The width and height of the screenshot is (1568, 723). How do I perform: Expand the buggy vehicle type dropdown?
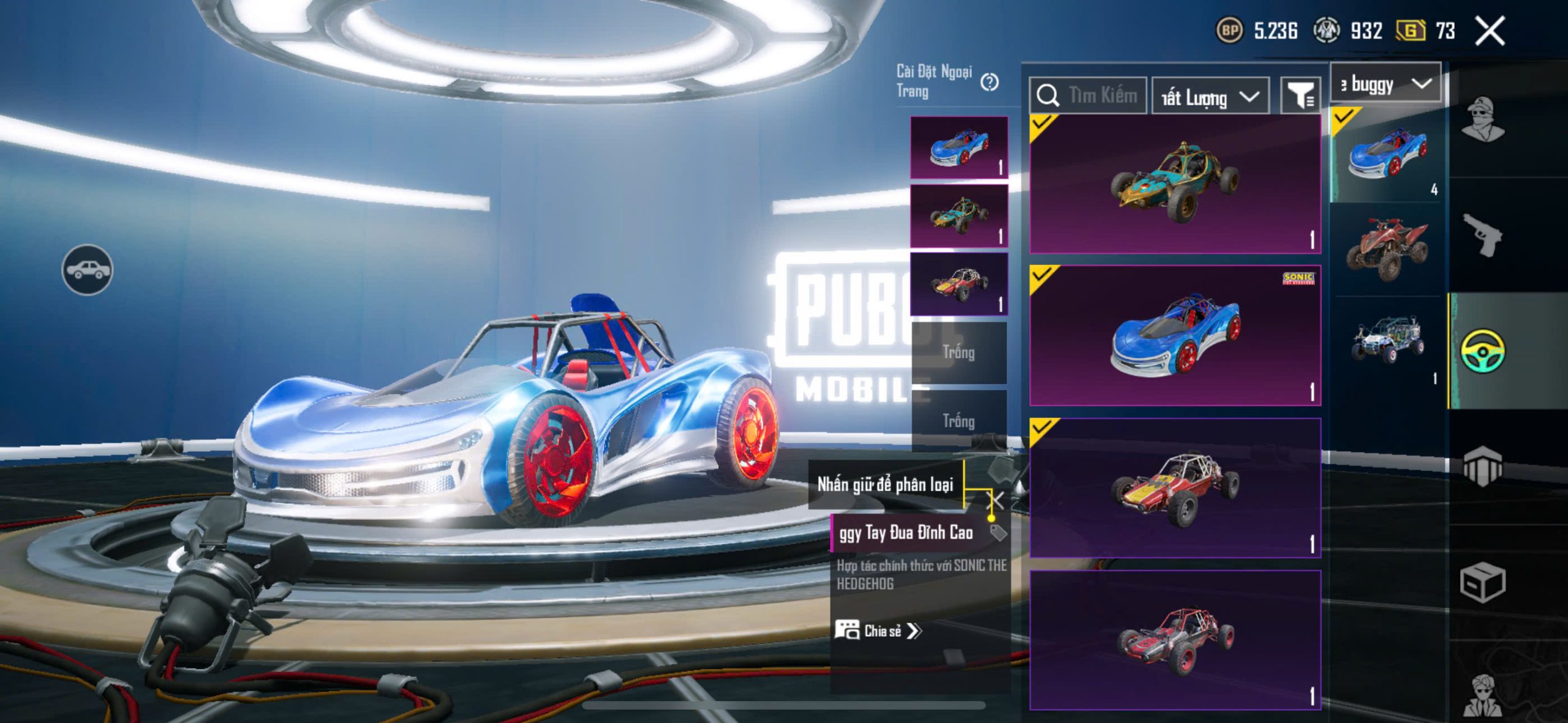click(x=1385, y=83)
